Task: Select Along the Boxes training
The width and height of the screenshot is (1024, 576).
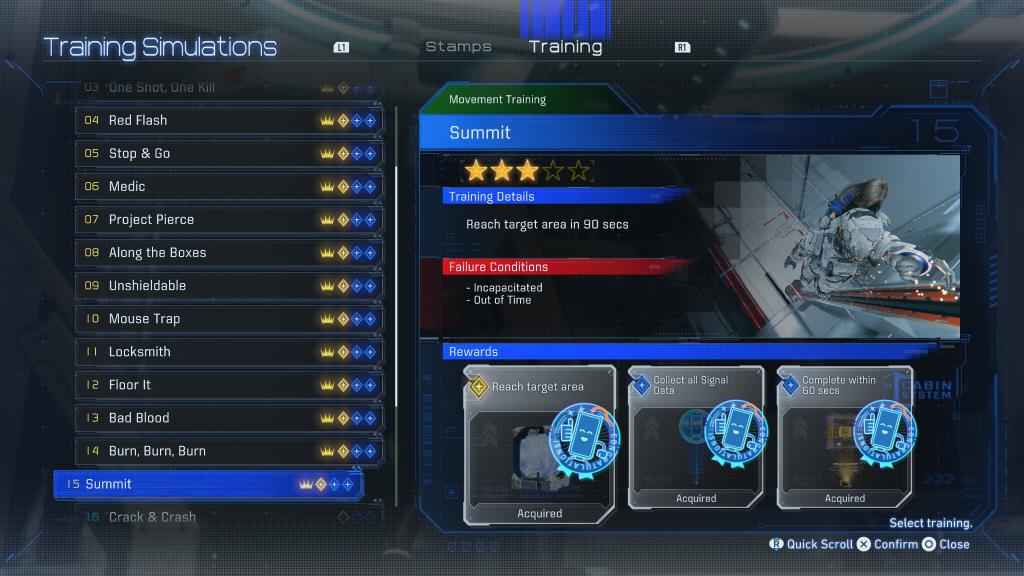Action: 229,252
